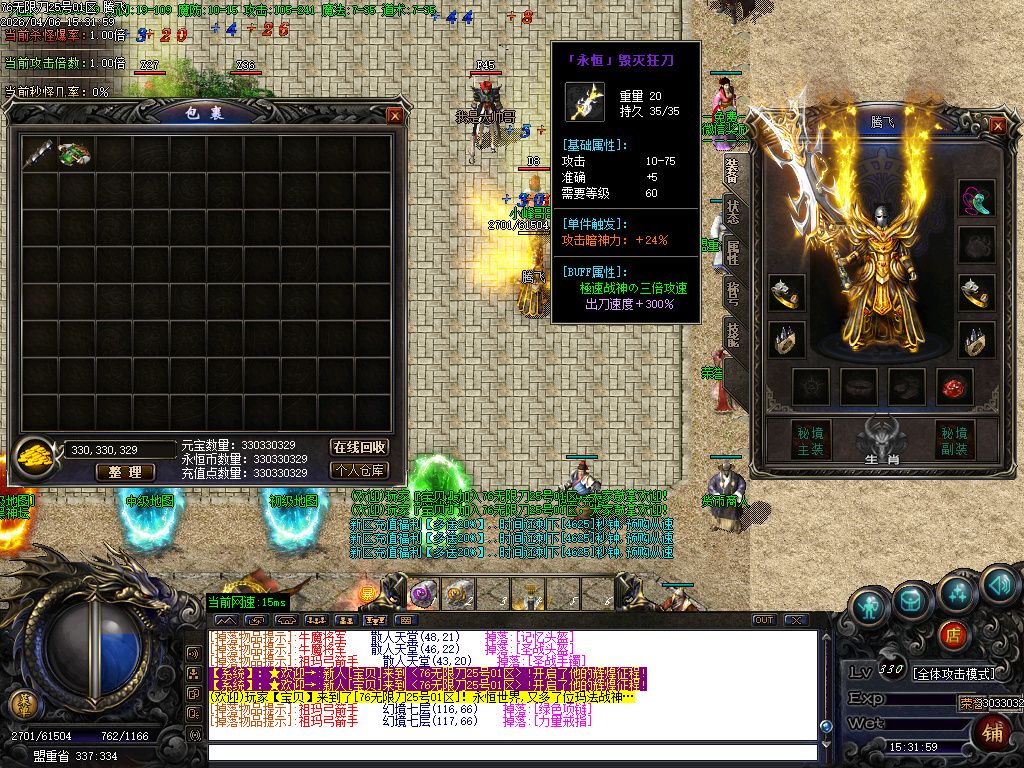
Task: Click the chat input field
Action: 510,752
